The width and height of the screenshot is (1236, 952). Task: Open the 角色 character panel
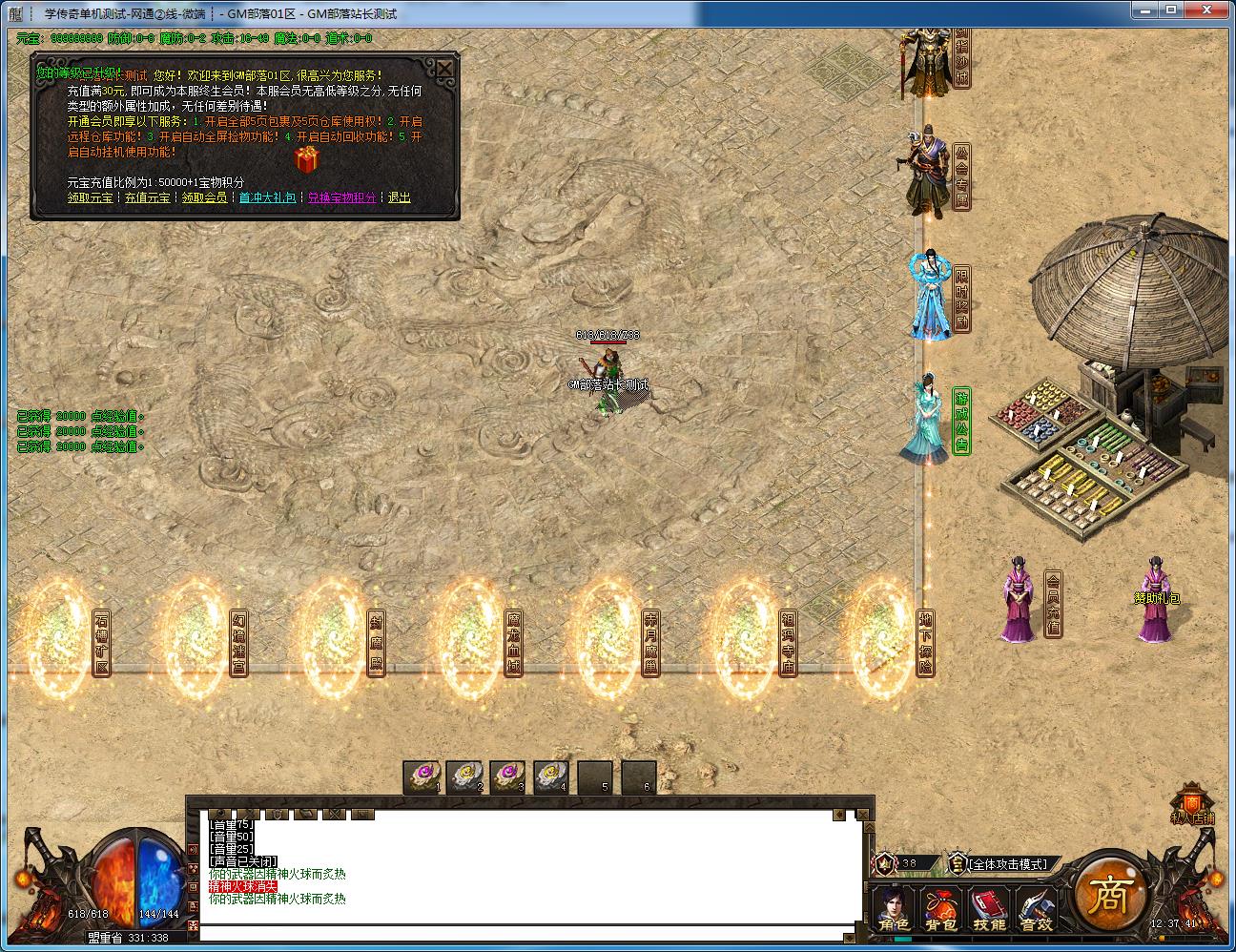pyautogui.click(x=894, y=910)
